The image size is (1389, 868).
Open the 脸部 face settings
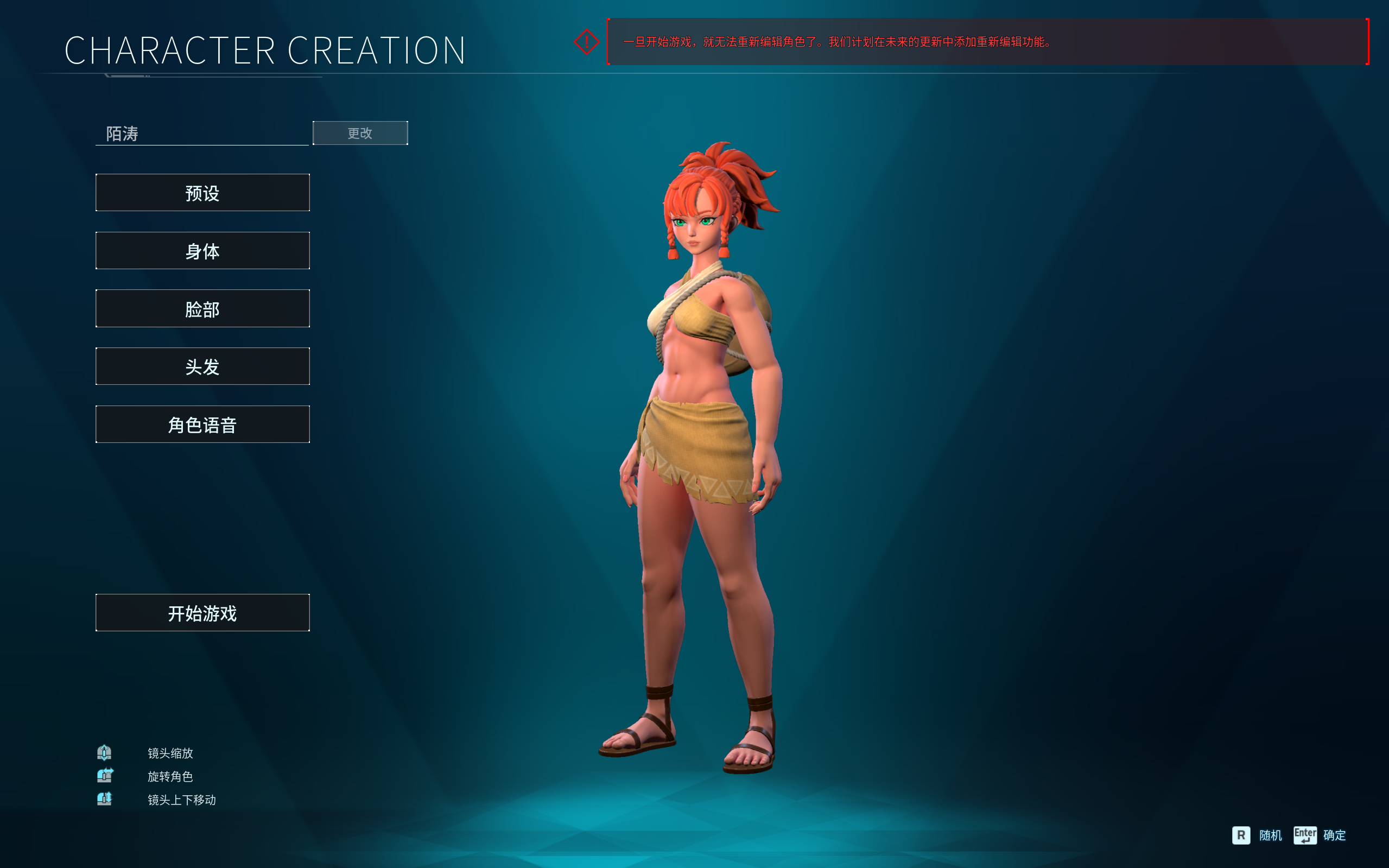202,309
